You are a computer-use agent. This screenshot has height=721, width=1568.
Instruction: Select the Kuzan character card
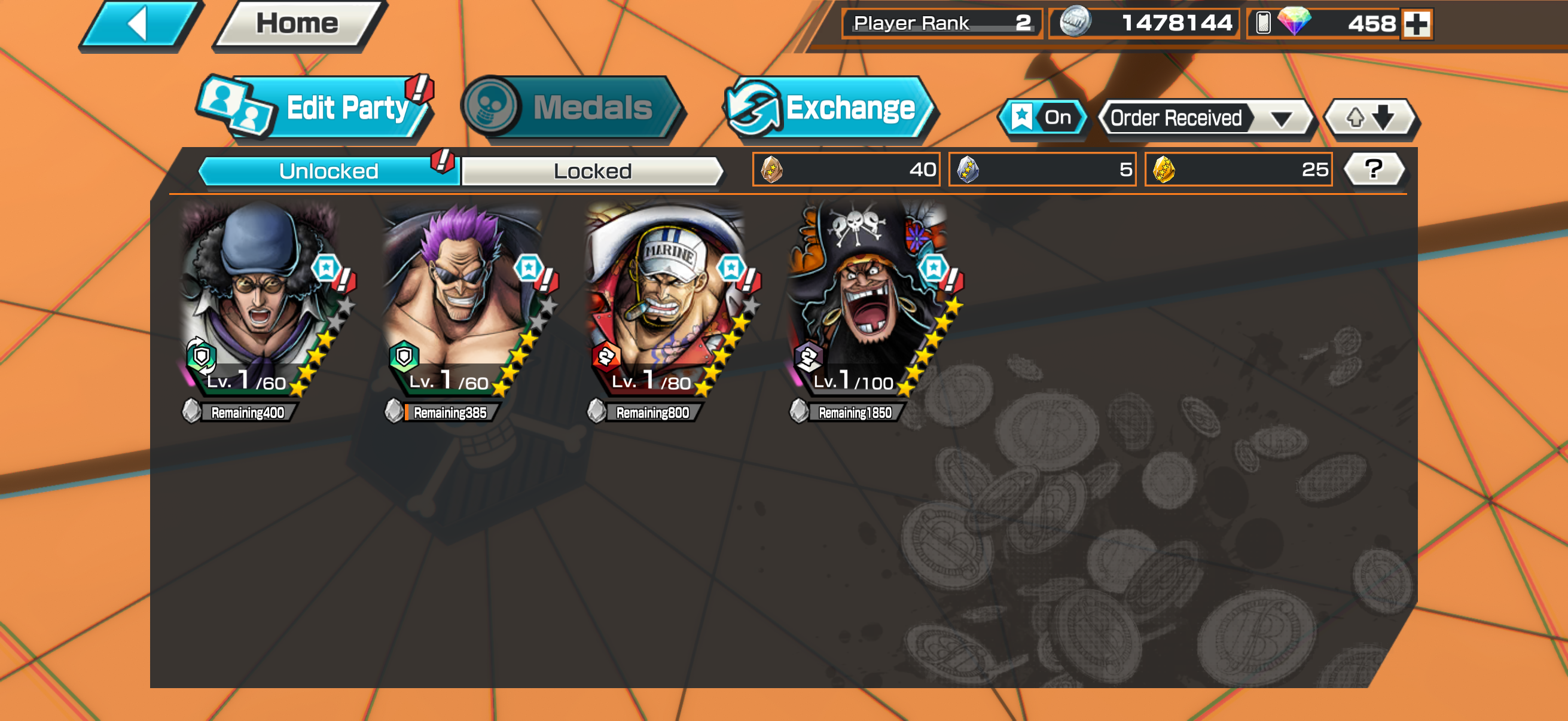click(x=262, y=298)
